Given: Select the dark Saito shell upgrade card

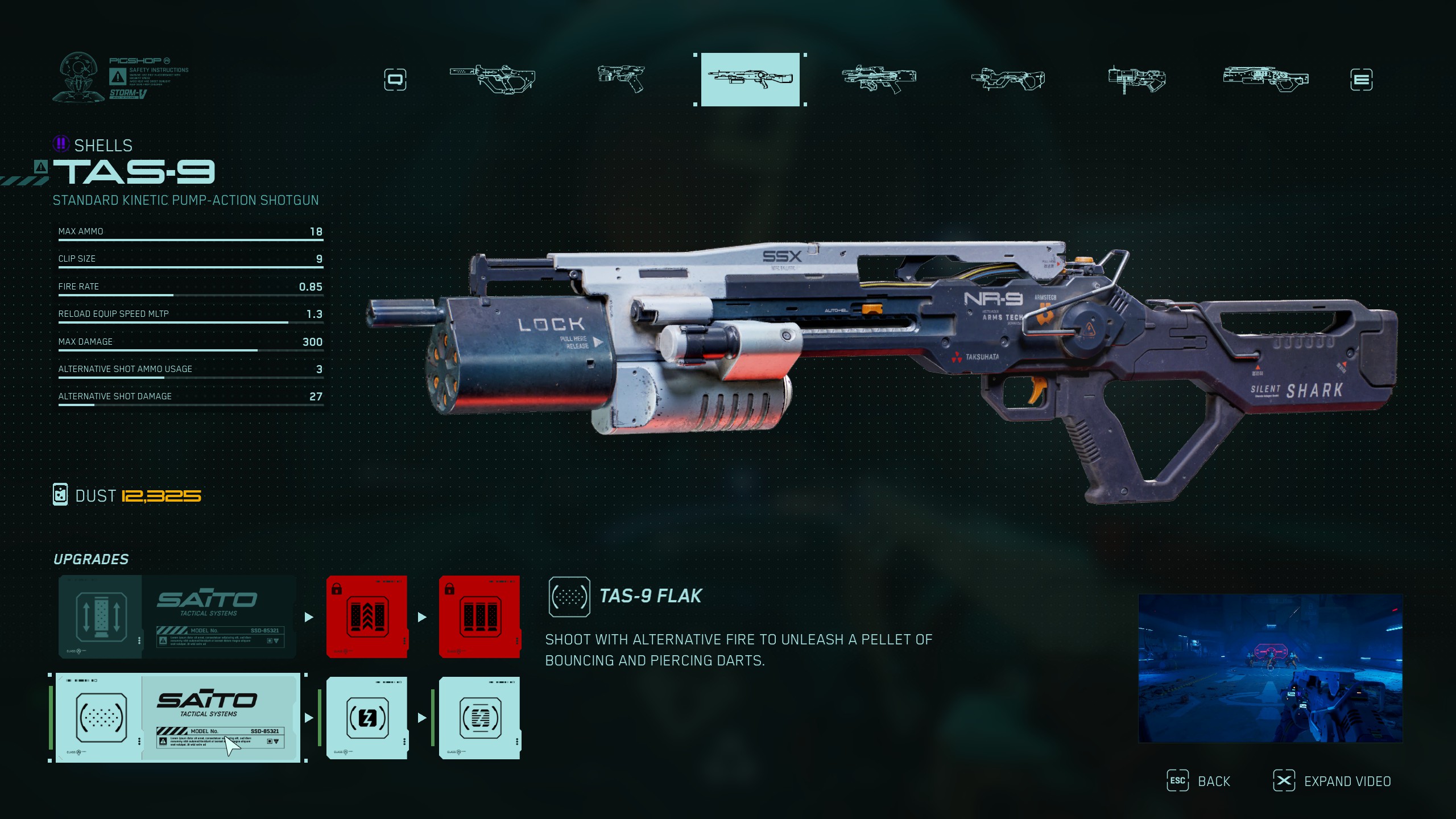Looking at the screenshot, I should coord(177,617).
